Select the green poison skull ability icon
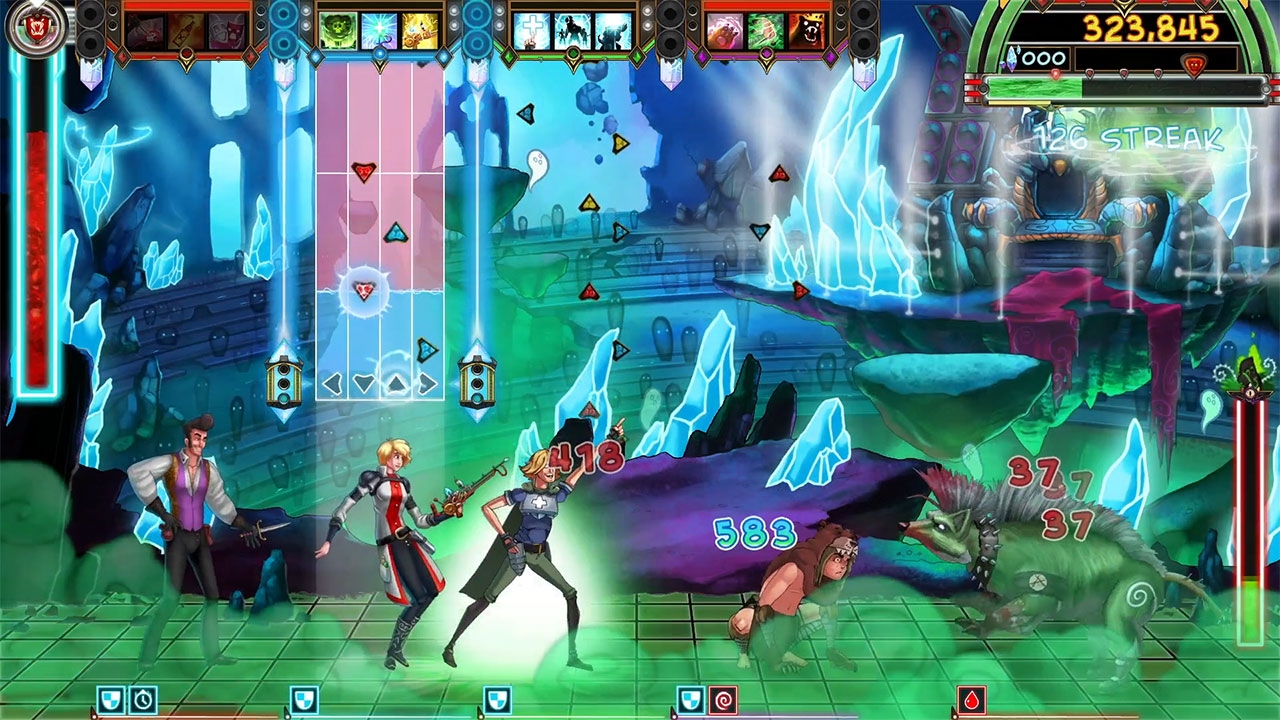 pos(338,28)
